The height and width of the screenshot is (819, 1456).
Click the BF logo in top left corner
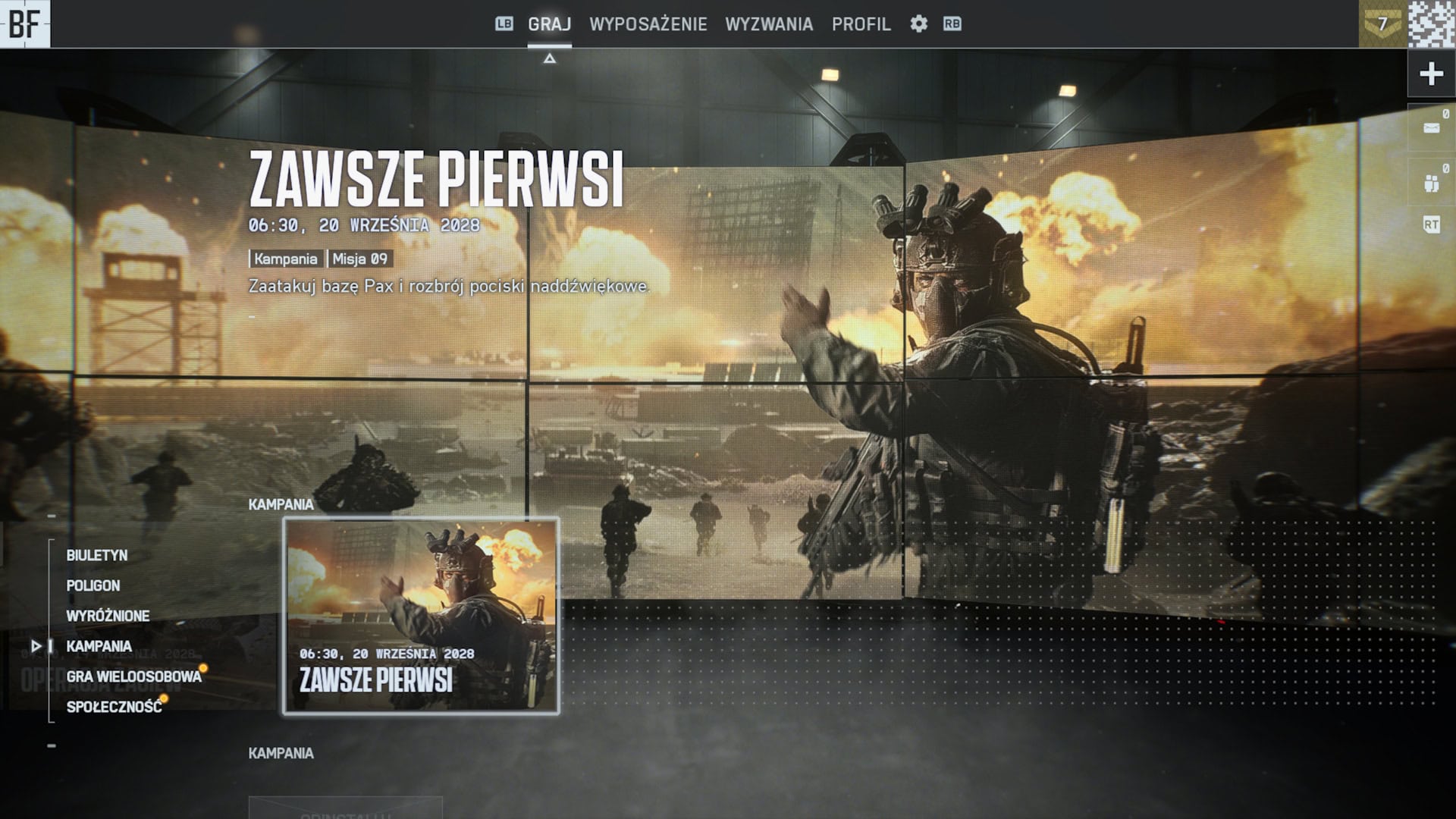[x=27, y=24]
